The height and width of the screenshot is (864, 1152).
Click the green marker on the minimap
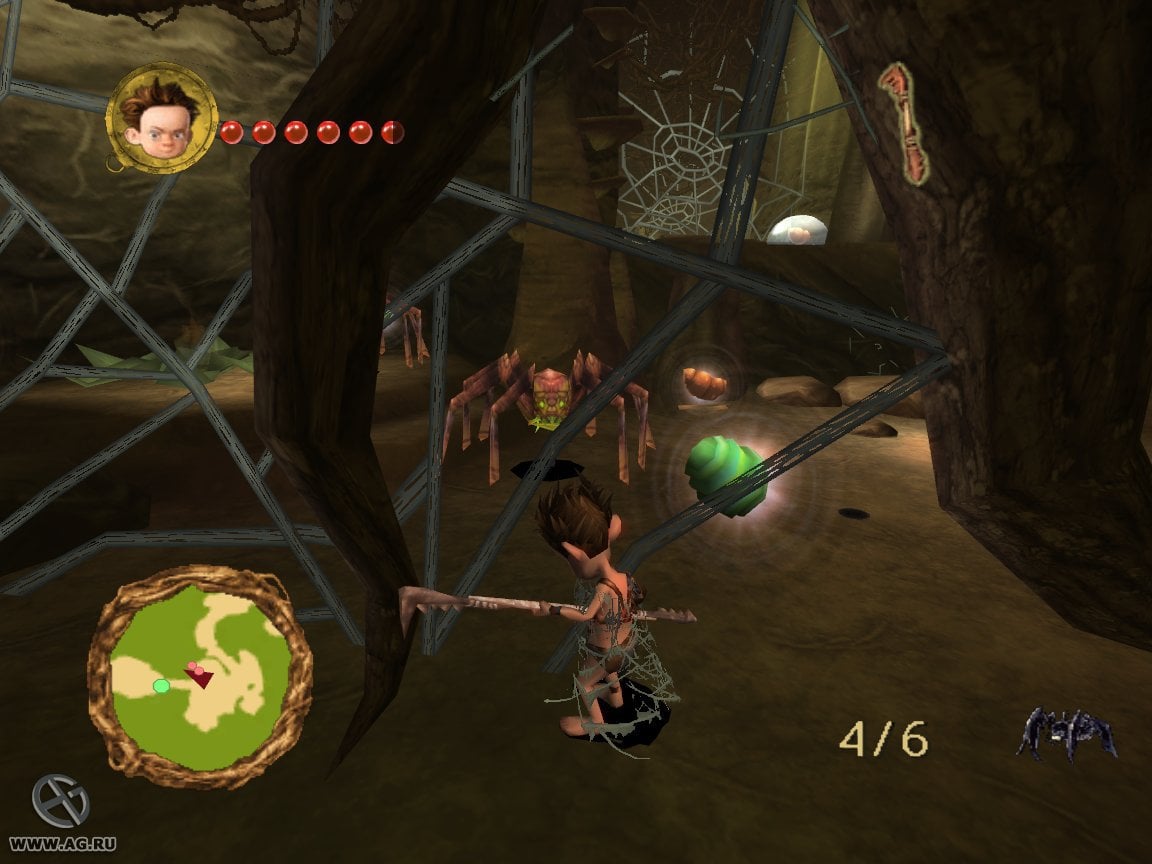point(161,686)
